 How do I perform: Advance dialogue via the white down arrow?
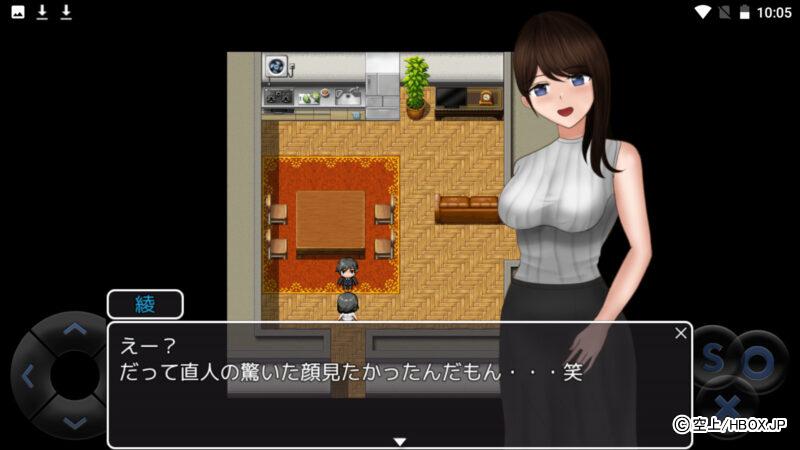(399, 441)
